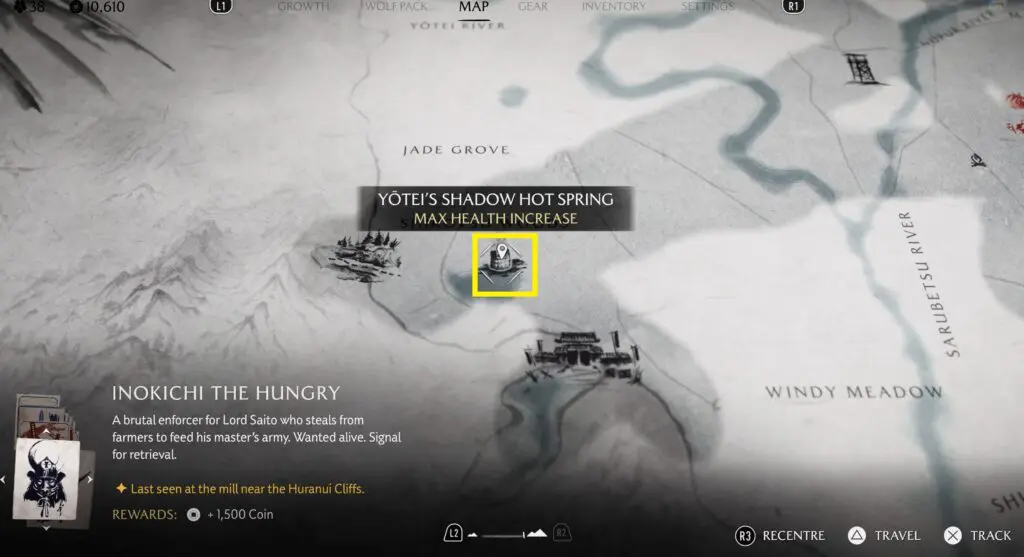Cycle bounty cards with the down arrow
1024x557 pixels.
click(x=48, y=527)
